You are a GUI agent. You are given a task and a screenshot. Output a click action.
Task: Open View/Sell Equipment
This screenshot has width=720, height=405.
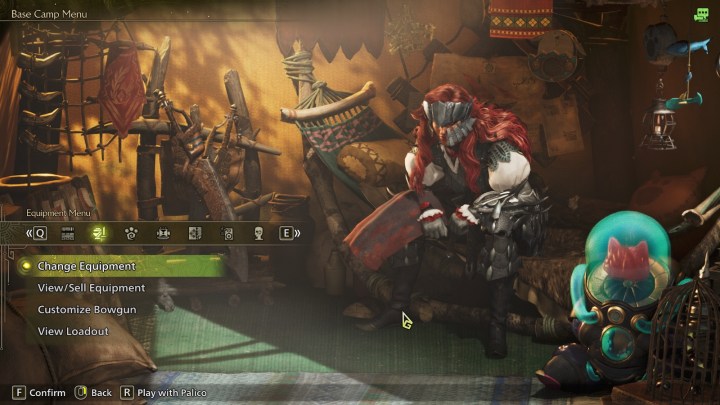91,288
